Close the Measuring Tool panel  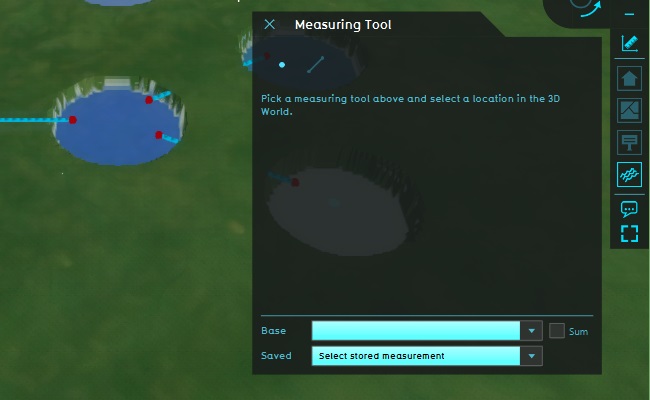pos(269,24)
